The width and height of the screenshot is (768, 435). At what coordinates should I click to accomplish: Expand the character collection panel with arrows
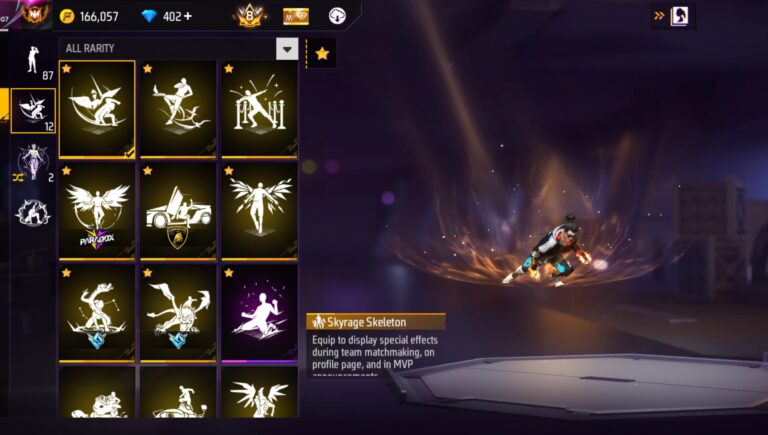point(673,16)
